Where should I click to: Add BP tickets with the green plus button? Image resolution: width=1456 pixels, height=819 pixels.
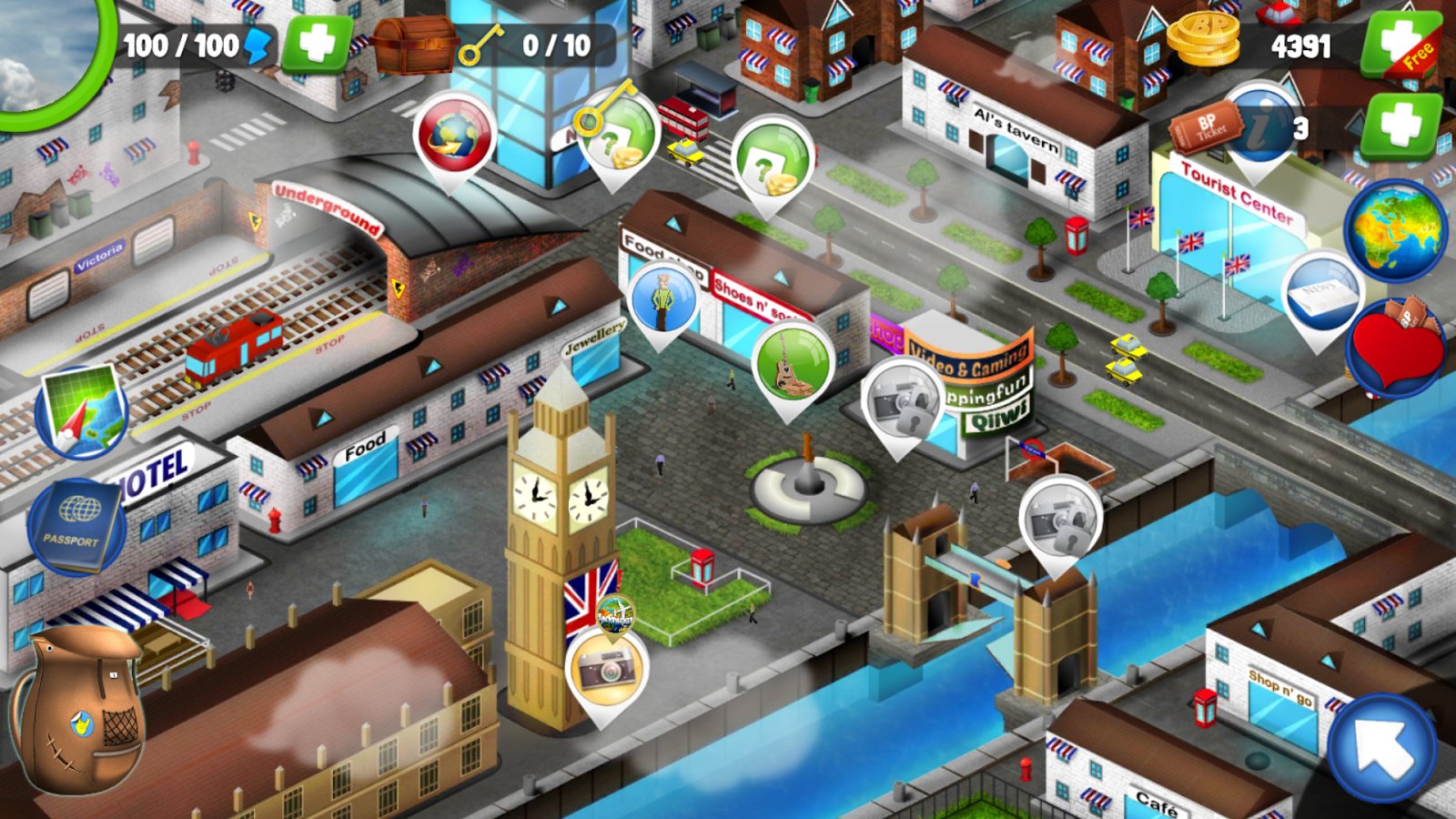1400,126
